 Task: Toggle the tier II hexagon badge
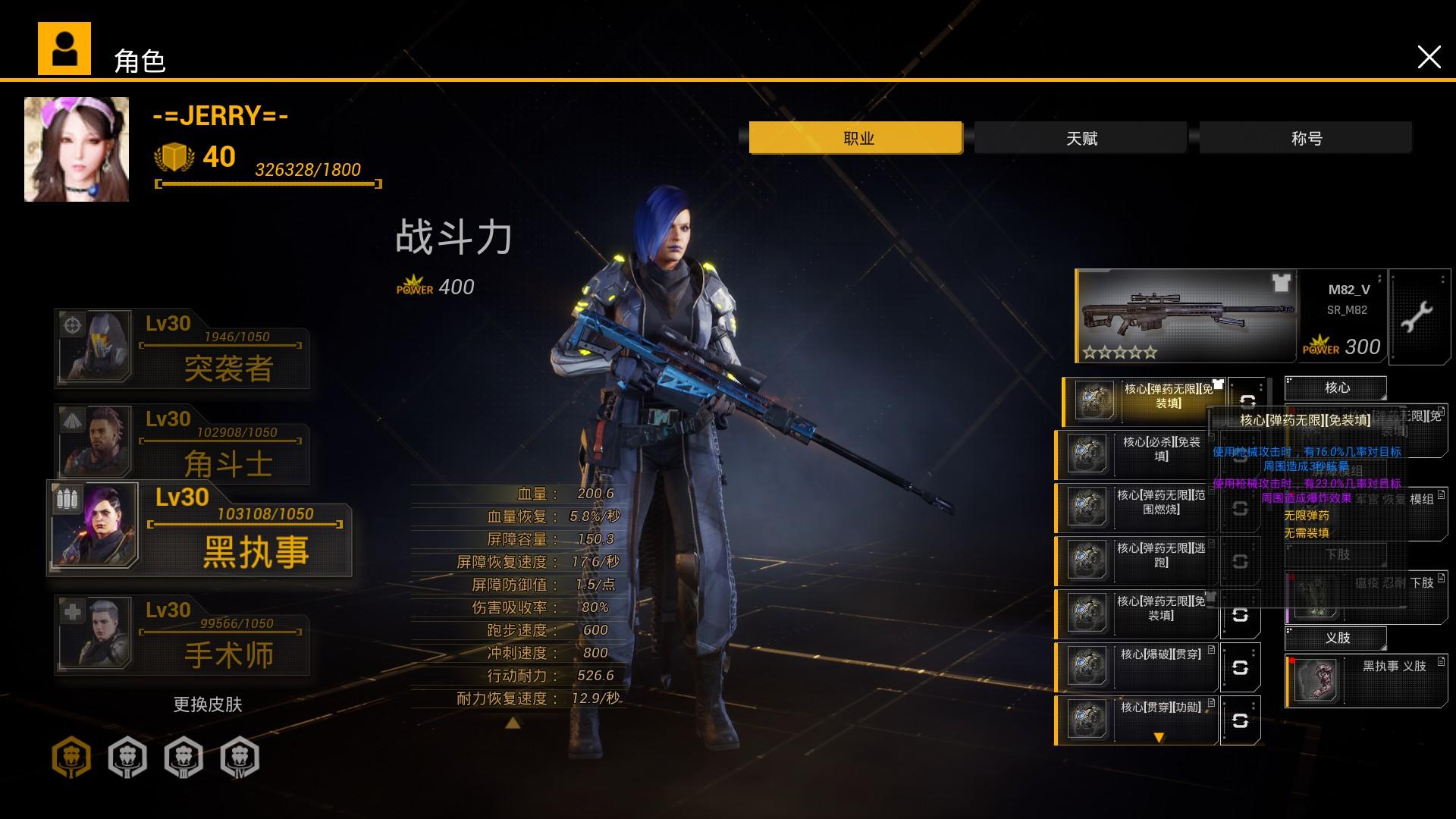(127, 757)
